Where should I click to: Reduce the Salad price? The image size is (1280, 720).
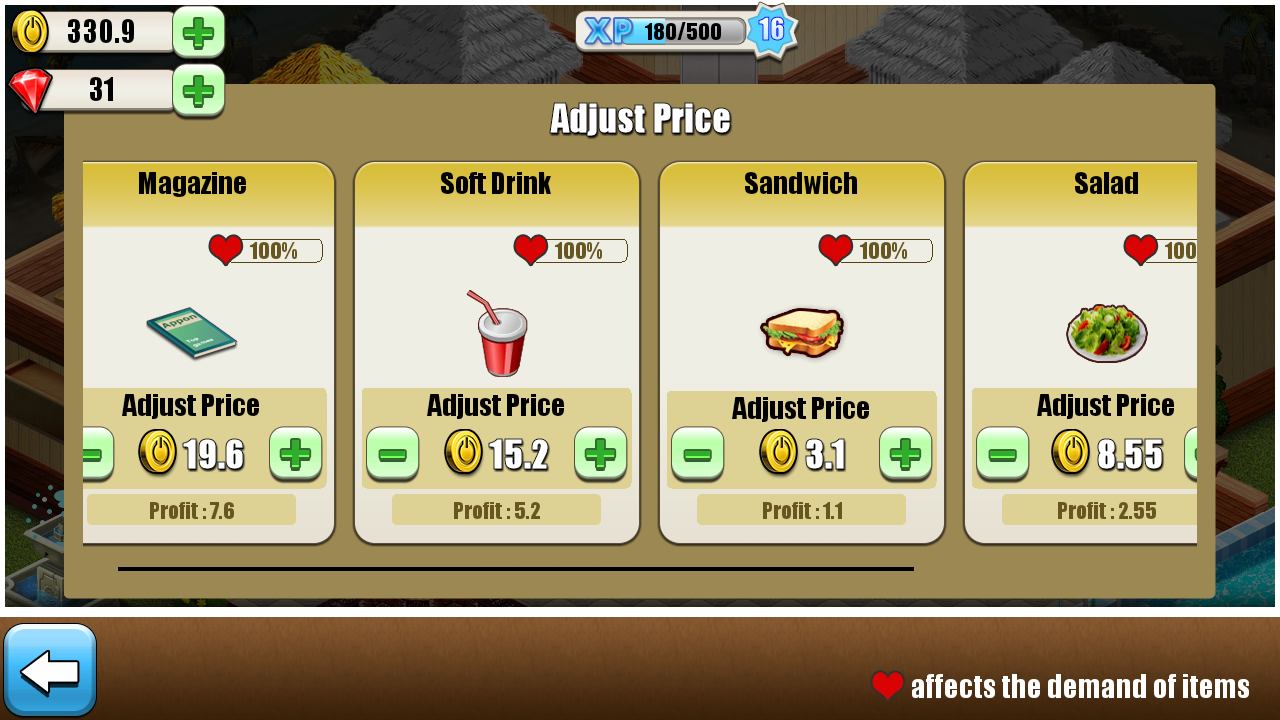[1002, 455]
